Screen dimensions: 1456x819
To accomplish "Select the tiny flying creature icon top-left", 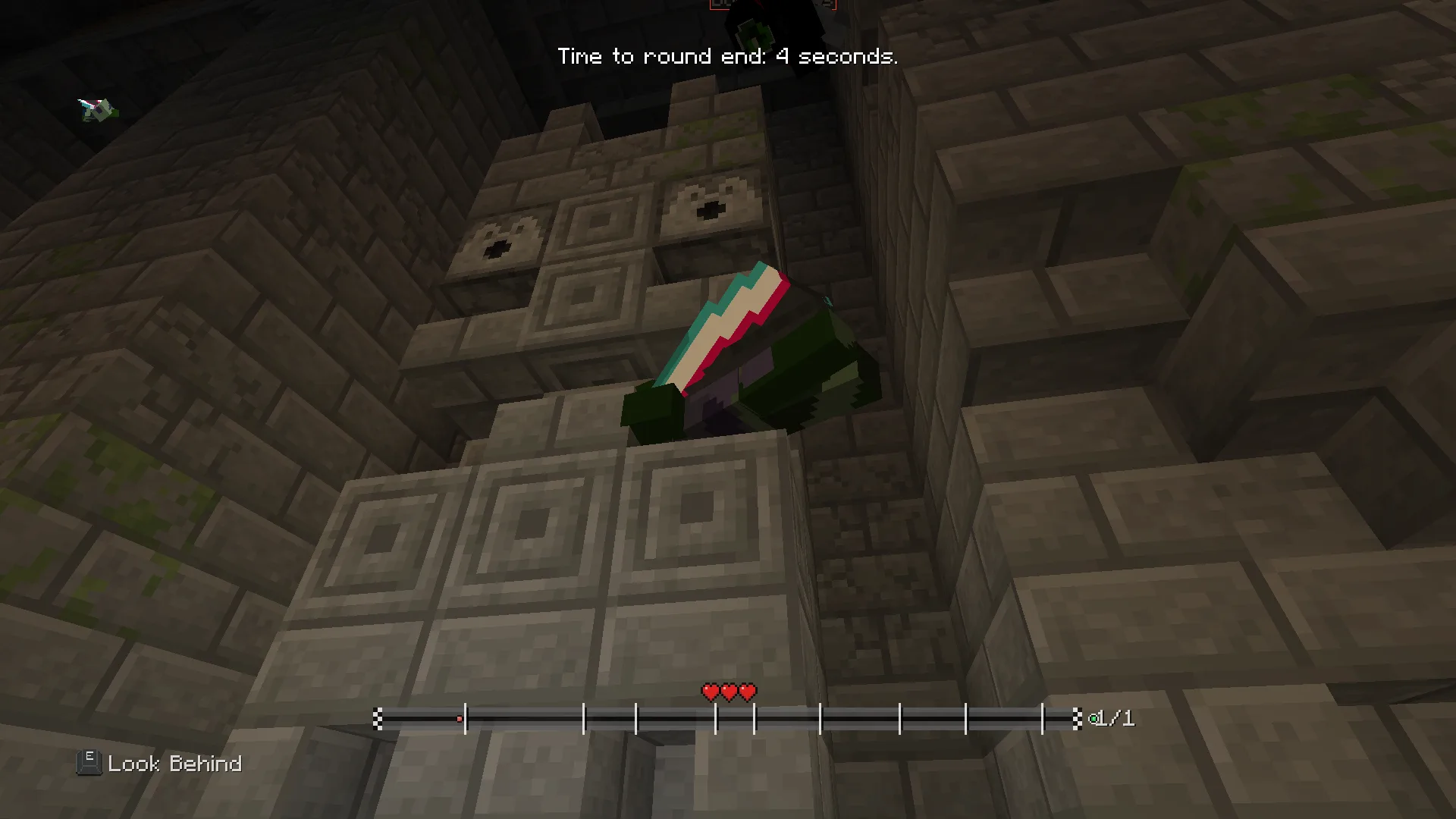I will tap(96, 110).
